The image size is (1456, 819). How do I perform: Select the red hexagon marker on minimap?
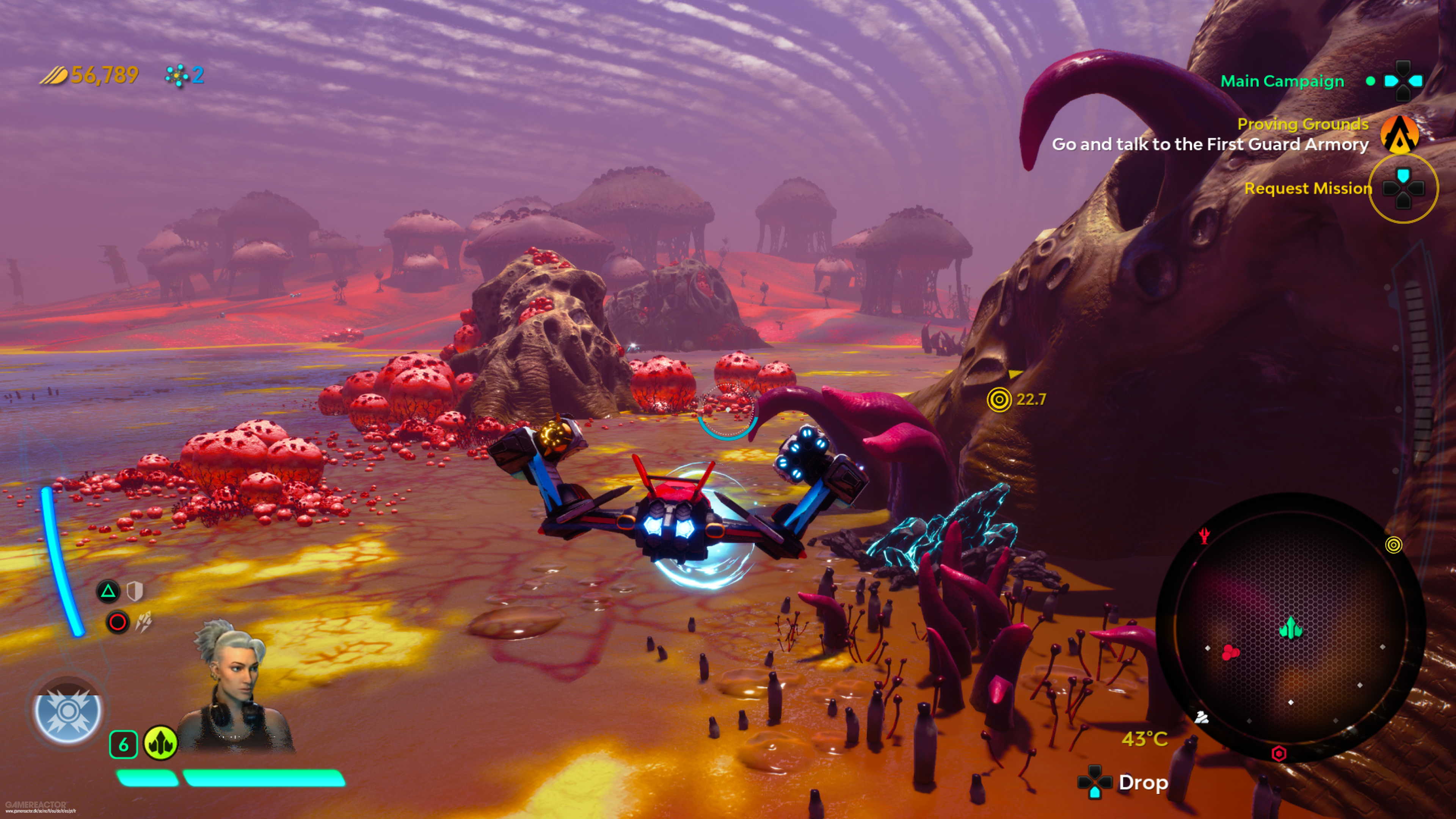click(x=1279, y=753)
